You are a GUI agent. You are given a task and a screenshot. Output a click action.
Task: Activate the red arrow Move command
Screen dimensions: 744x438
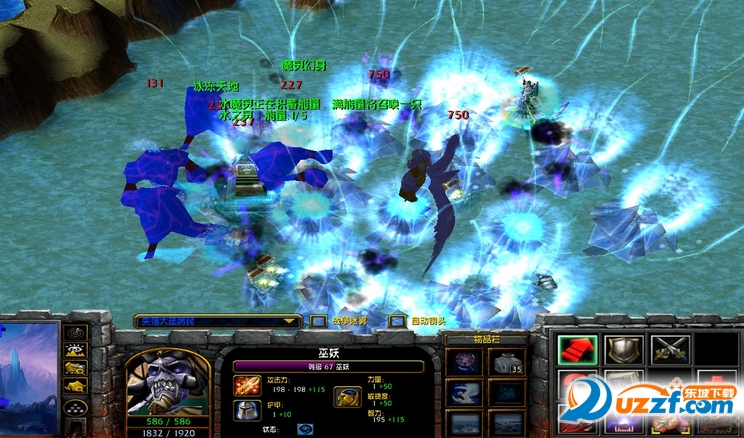pos(577,349)
